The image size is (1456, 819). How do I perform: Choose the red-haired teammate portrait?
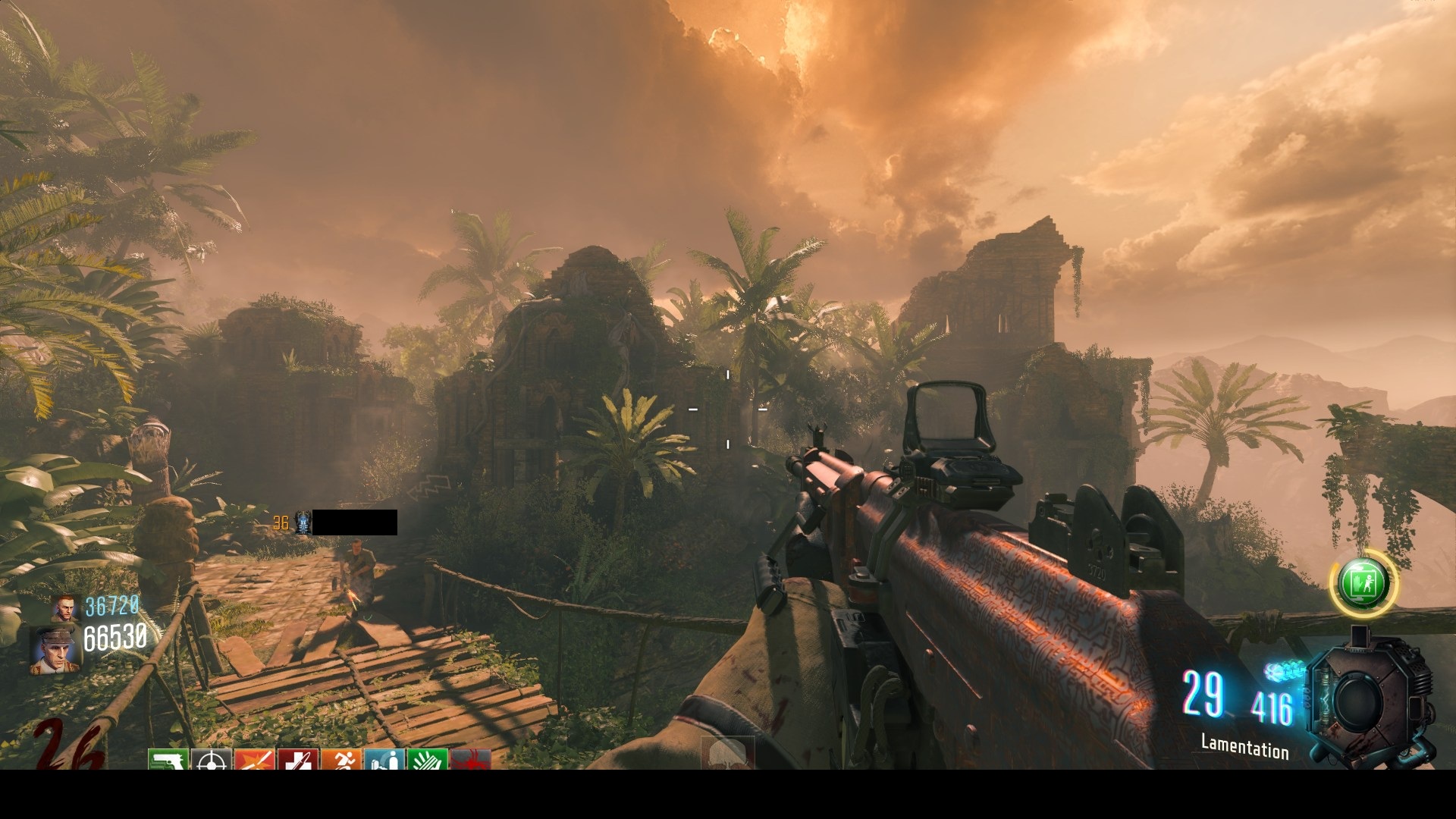[x=65, y=608]
